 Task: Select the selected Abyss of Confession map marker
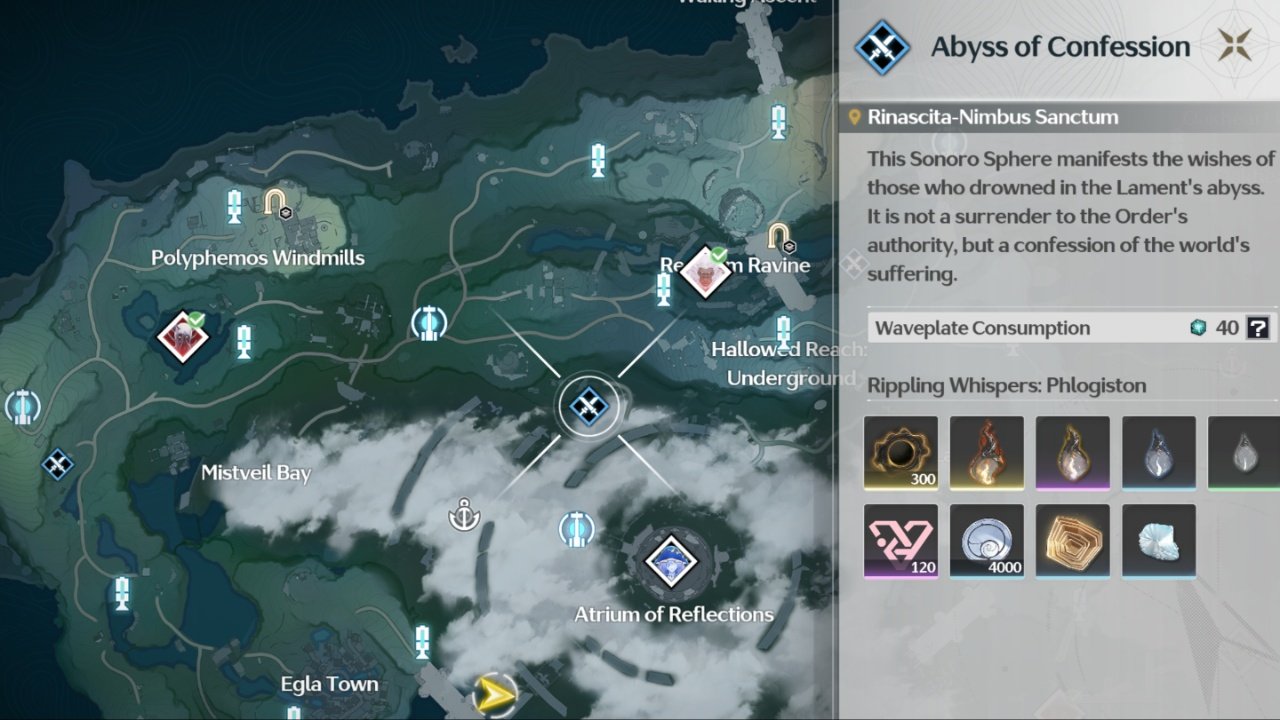coord(588,406)
